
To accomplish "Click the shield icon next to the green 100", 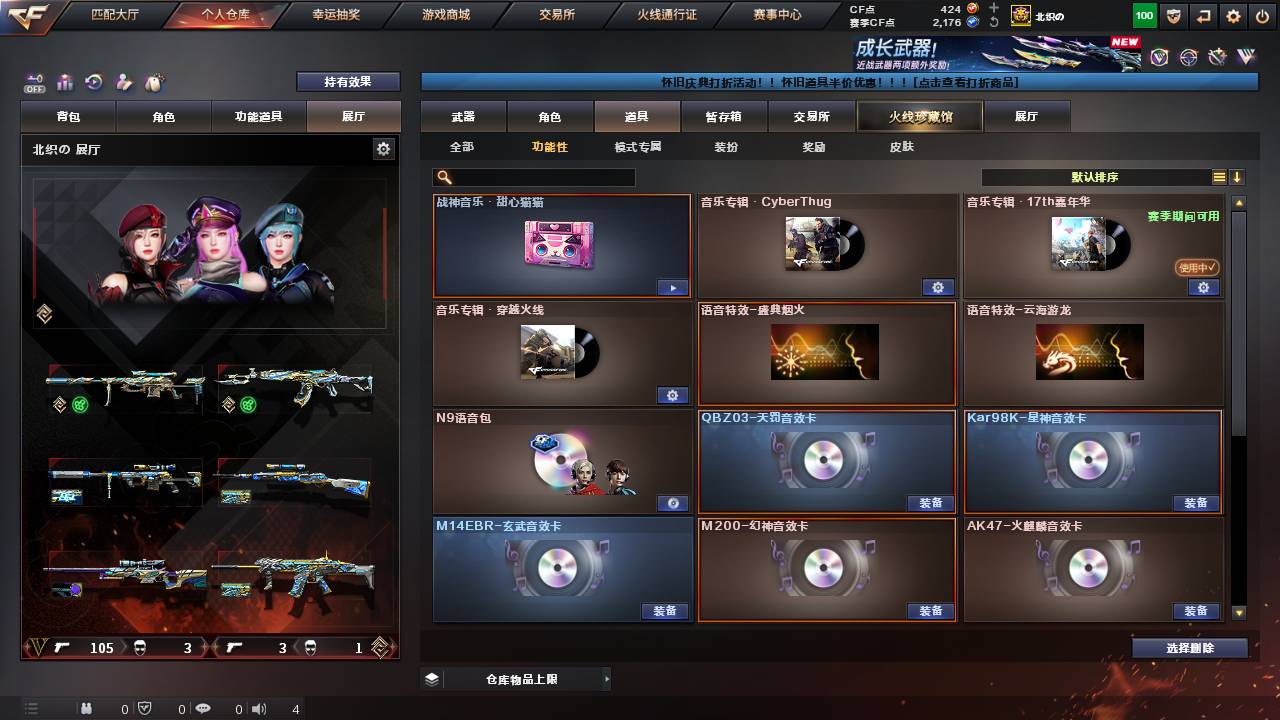I will (1173, 15).
